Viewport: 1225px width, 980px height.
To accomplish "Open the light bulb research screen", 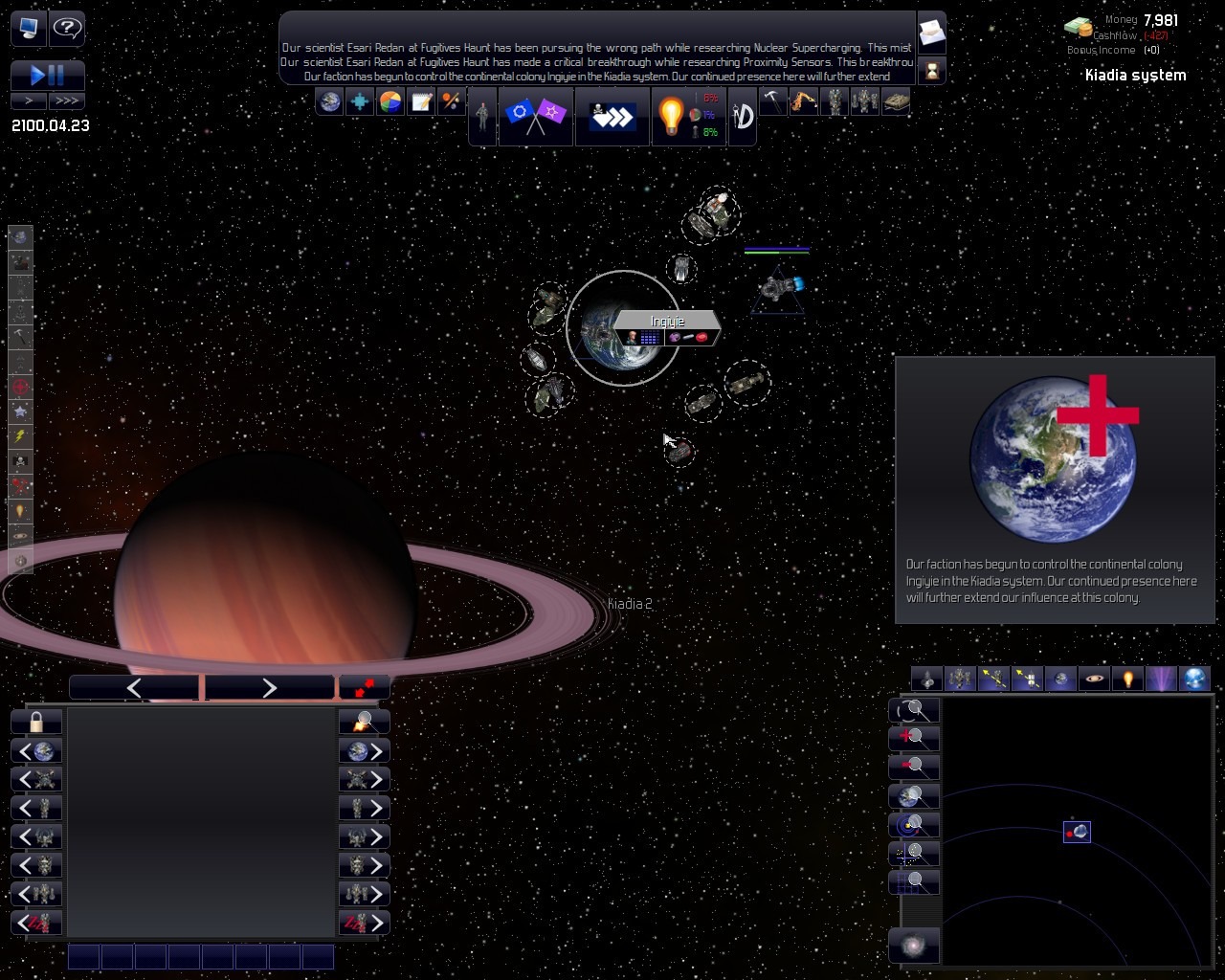I will point(671,117).
